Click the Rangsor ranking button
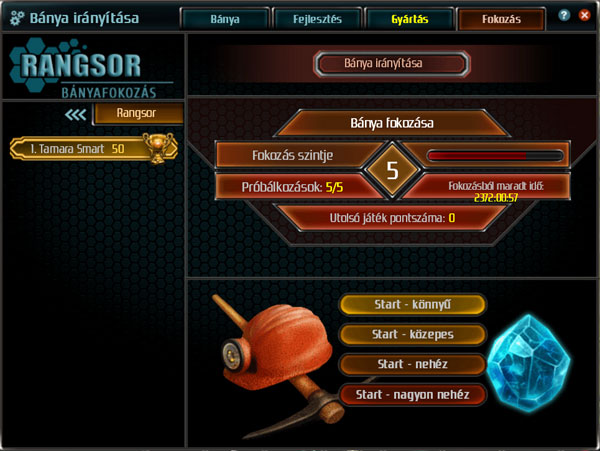This screenshot has width=600, height=451. 138,114
